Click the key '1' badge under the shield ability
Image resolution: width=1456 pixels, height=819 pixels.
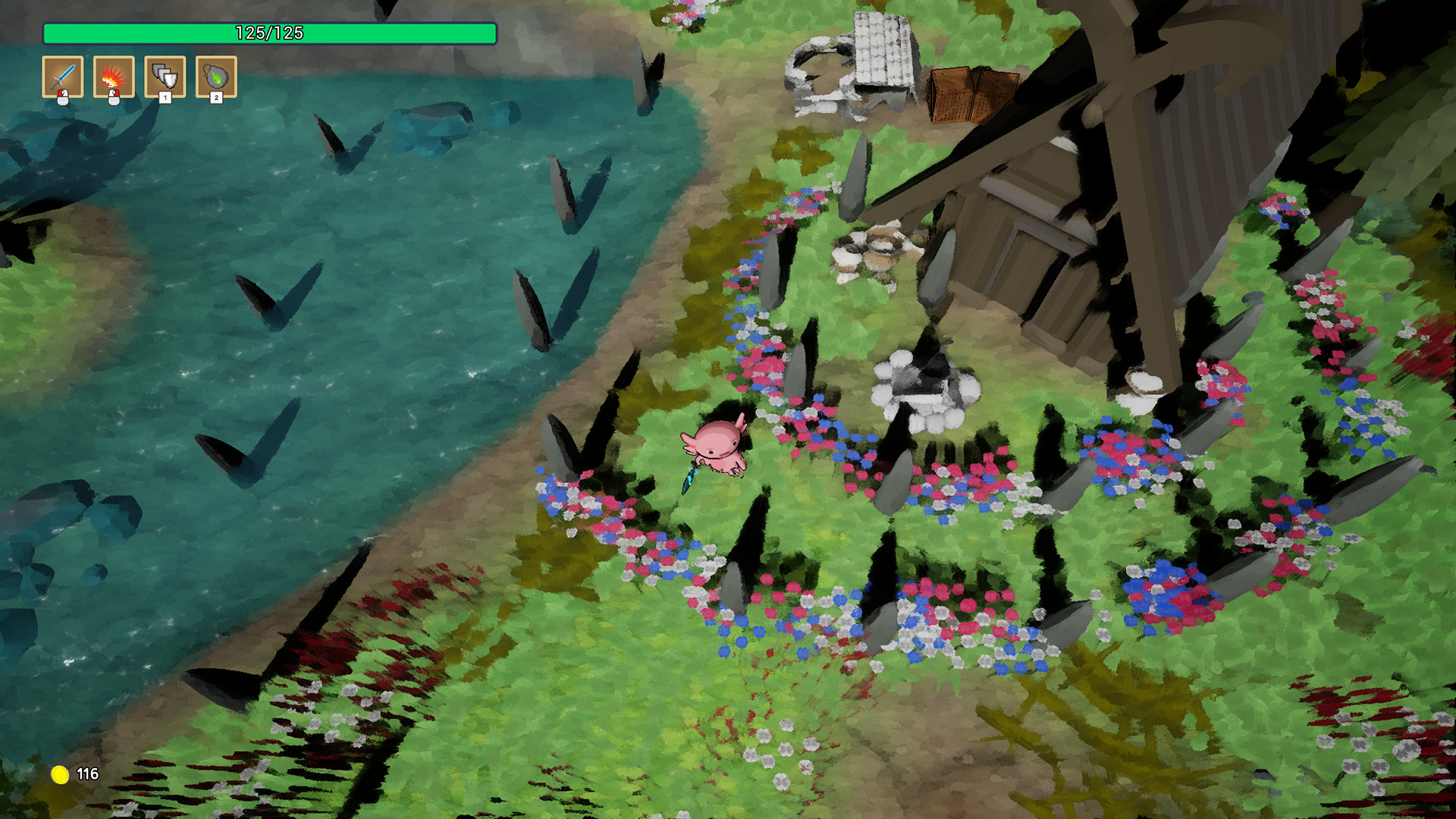pos(165,97)
